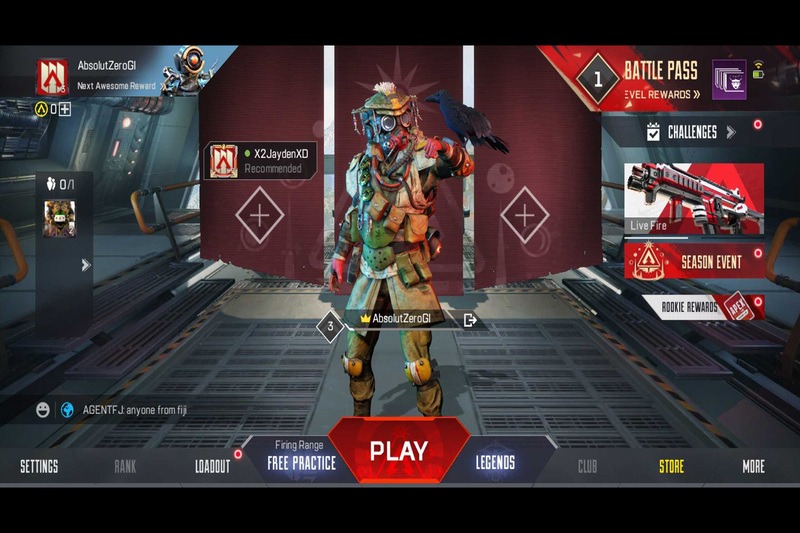This screenshot has width=800, height=533.
Task: Open the Season Event banner
Action: tap(694, 262)
